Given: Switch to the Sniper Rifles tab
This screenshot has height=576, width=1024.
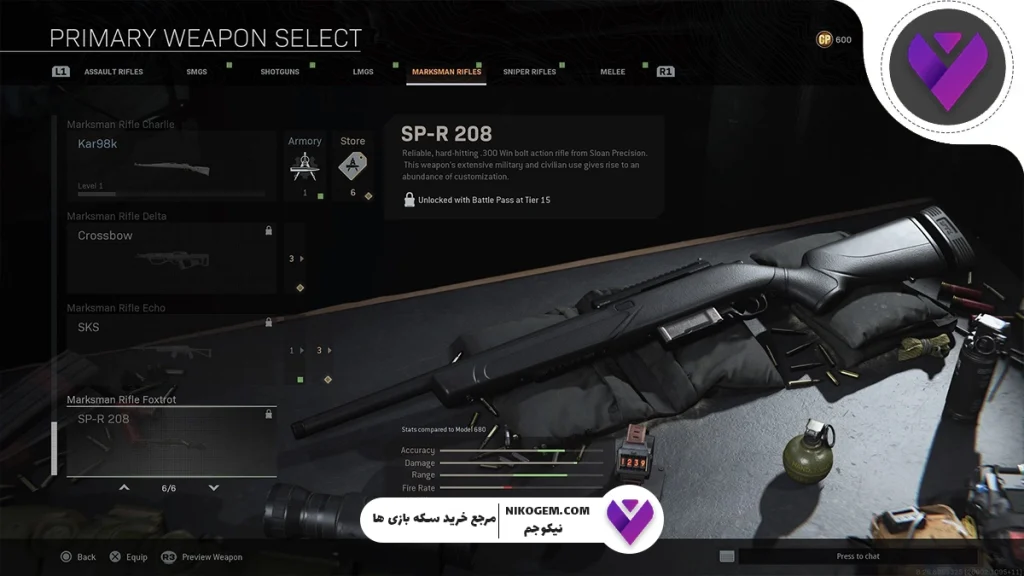Looking at the screenshot, I should click(x=529, y=72).
